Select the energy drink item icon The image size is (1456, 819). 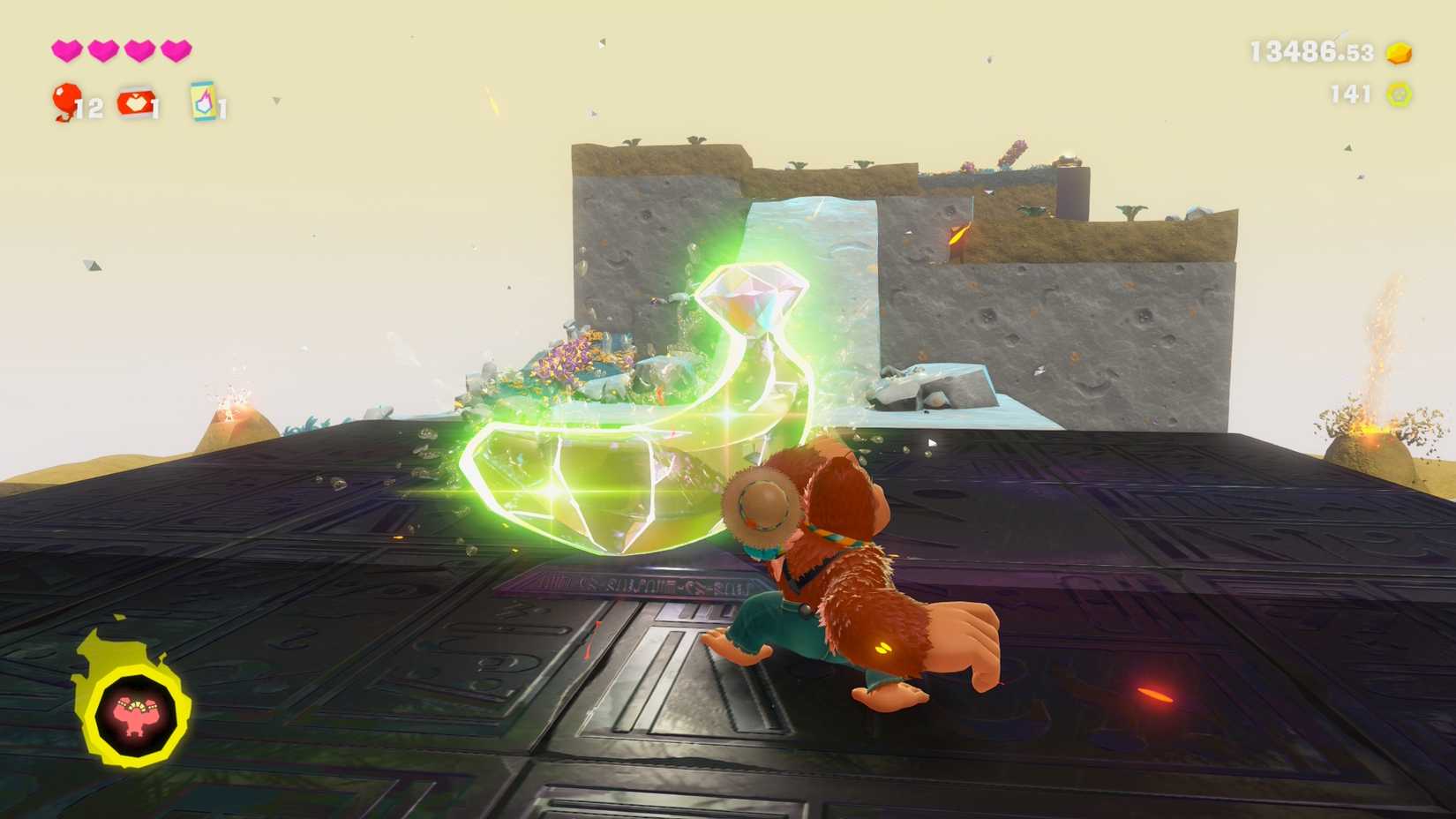pos(201,101)
